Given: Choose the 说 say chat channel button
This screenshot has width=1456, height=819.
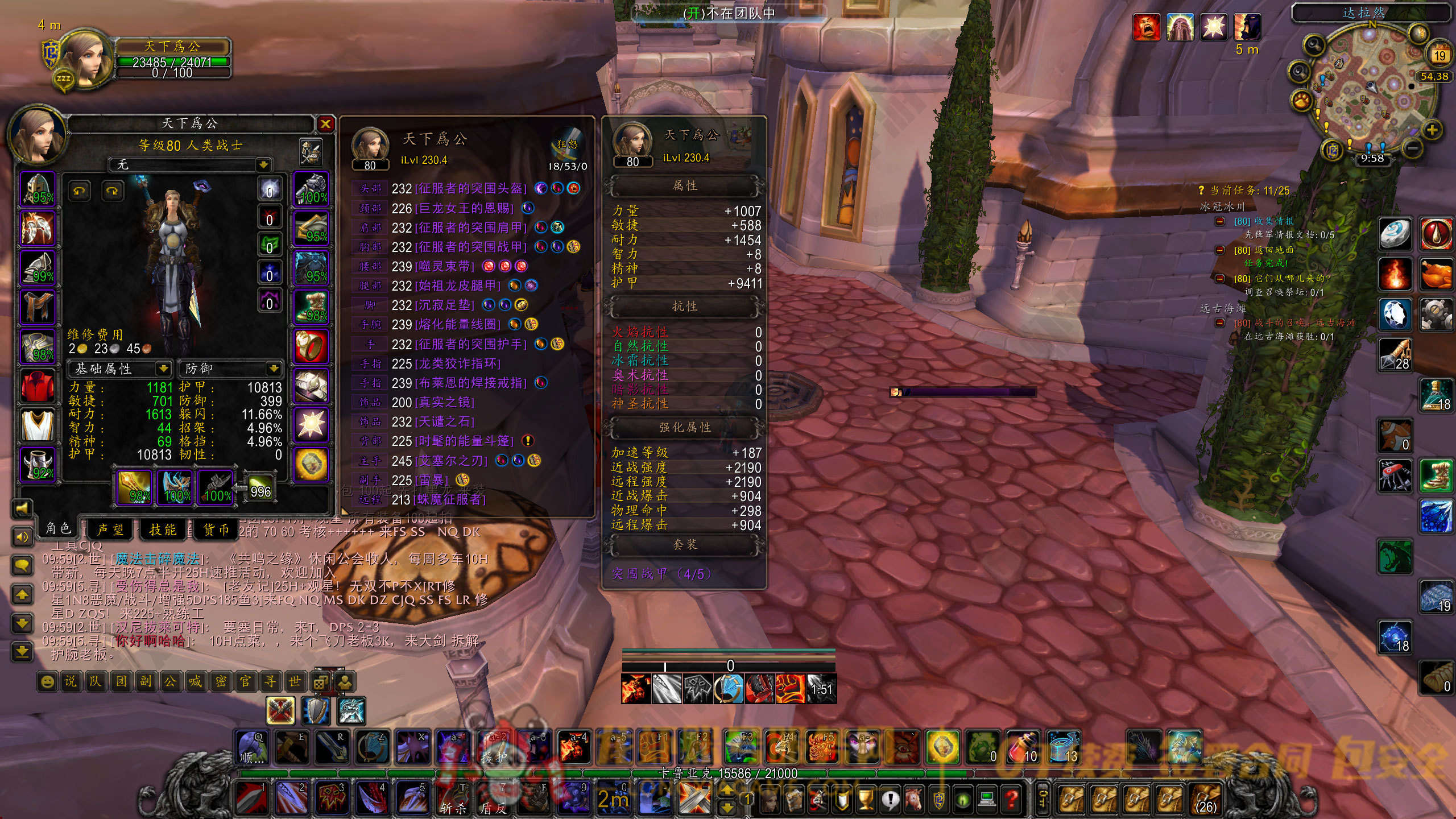Looking at the screenshot, I should tap(71, 681).
